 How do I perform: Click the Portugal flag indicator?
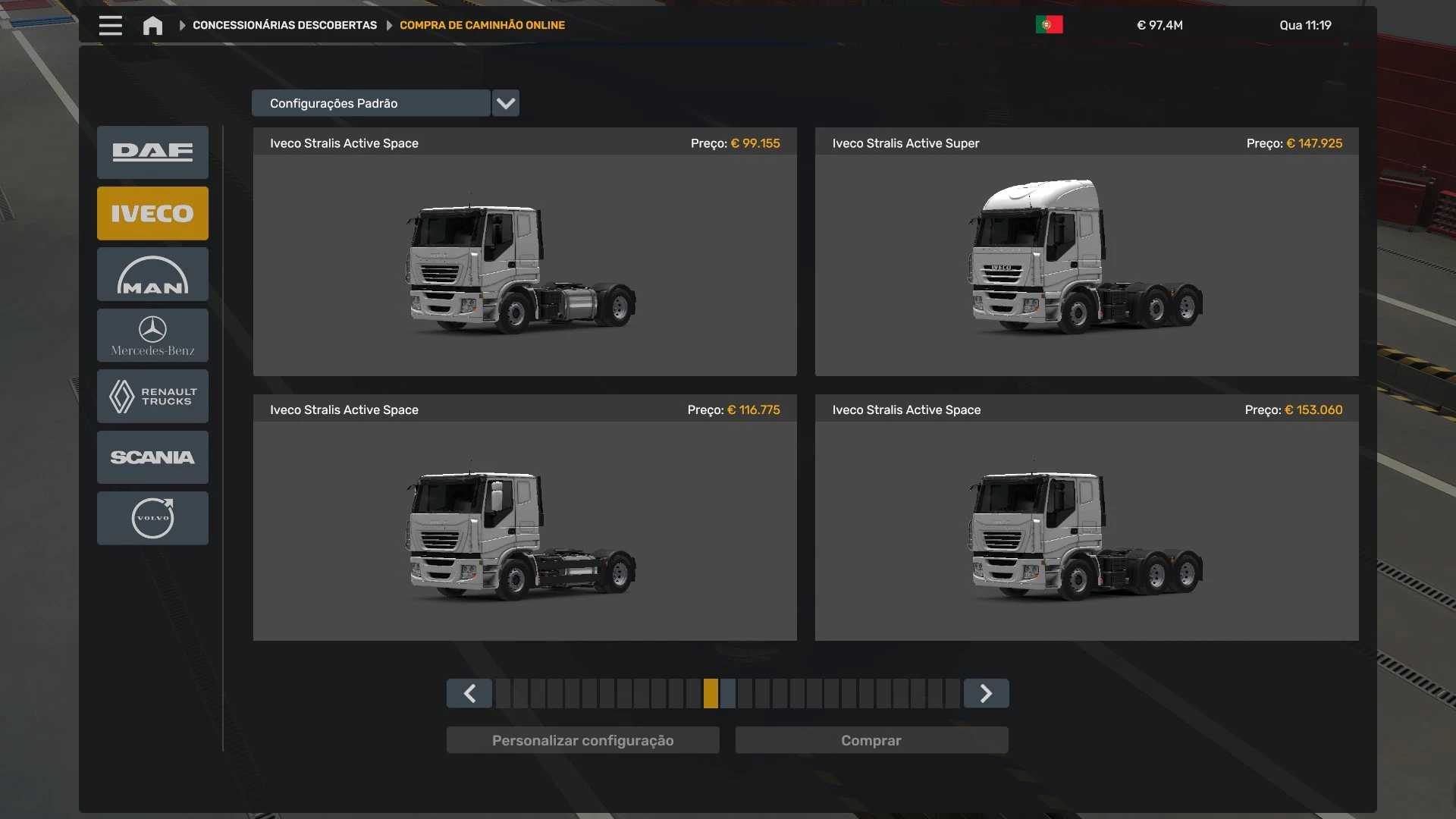coord(1049,24)
